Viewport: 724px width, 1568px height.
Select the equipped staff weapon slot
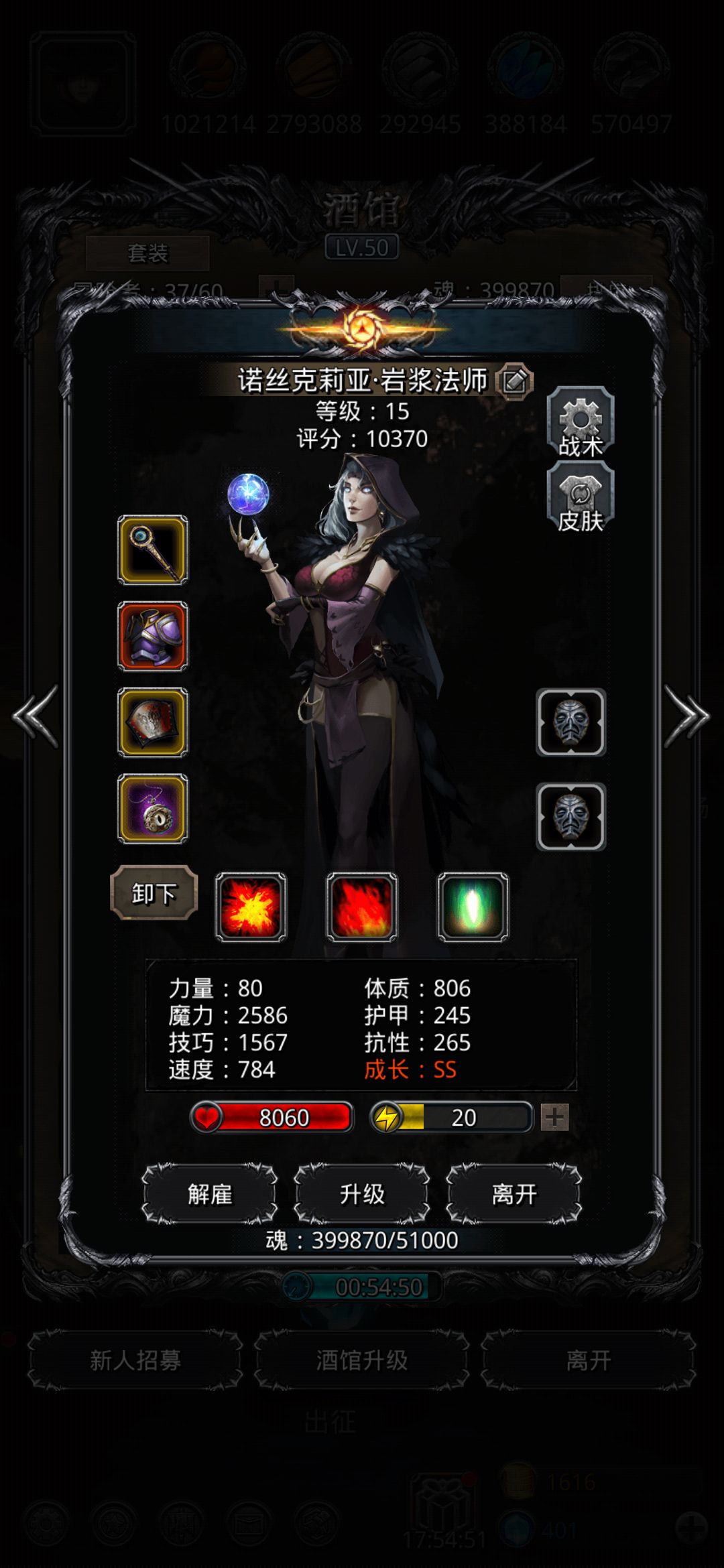point(153,550)
